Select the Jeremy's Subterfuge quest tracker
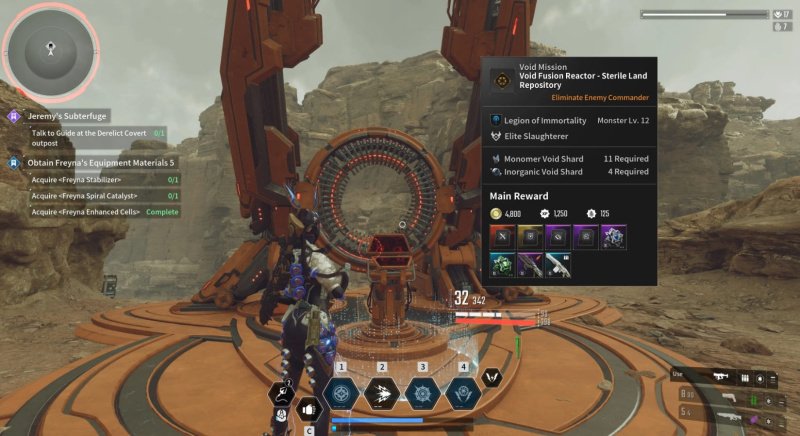The height and width of the screenshot is (436, 800). click(68, 116)
